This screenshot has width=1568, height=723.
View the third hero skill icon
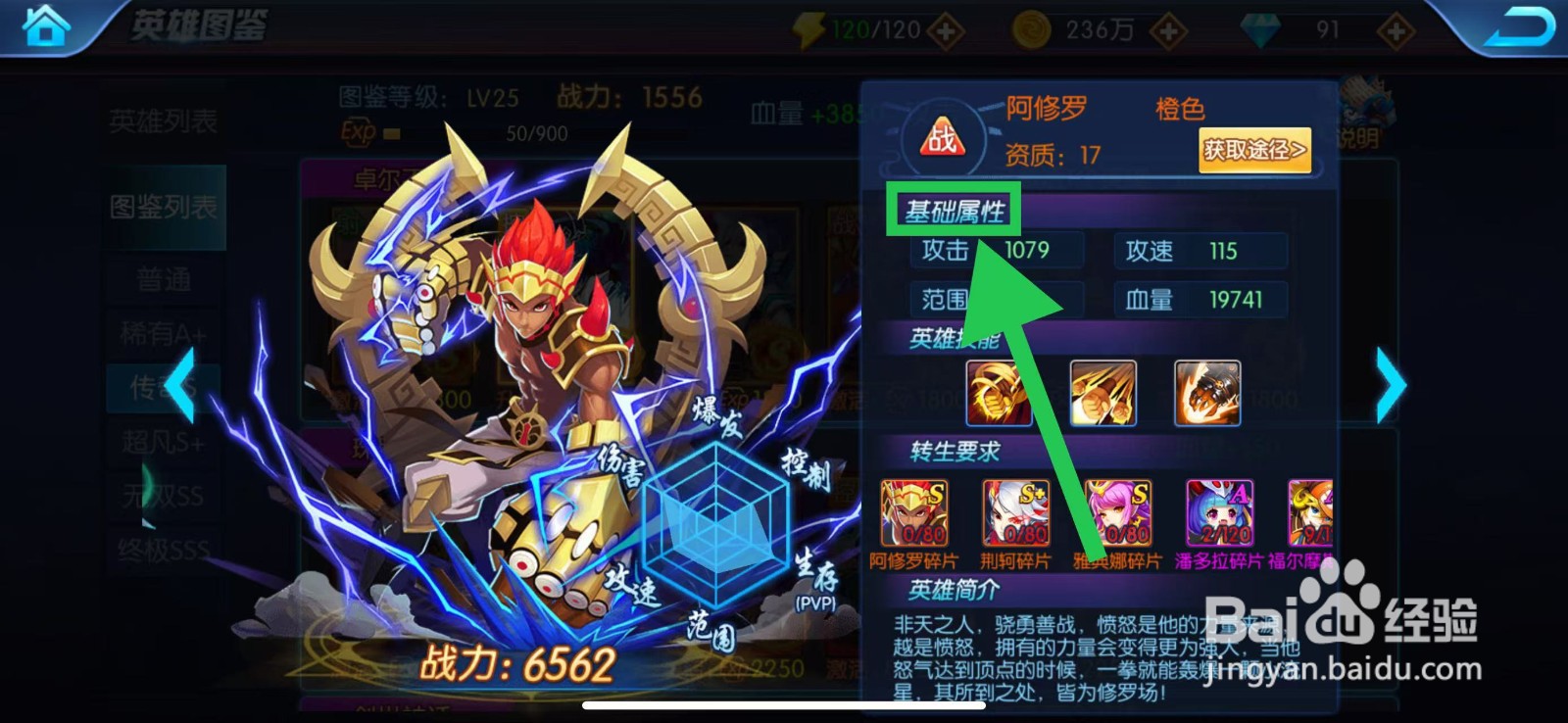point(1206,393)
